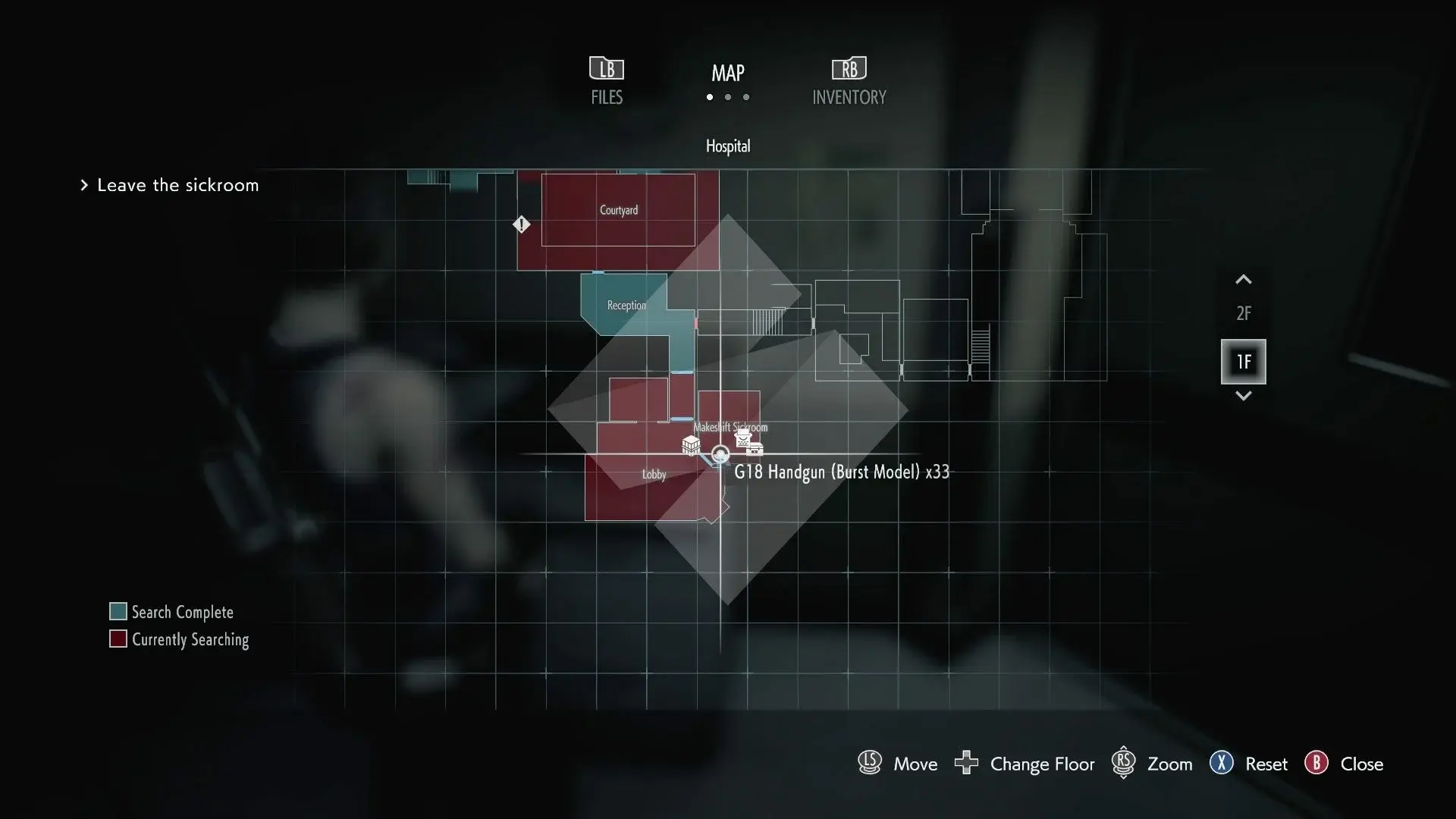Click the exclamation objective marker

pos(521,224)
